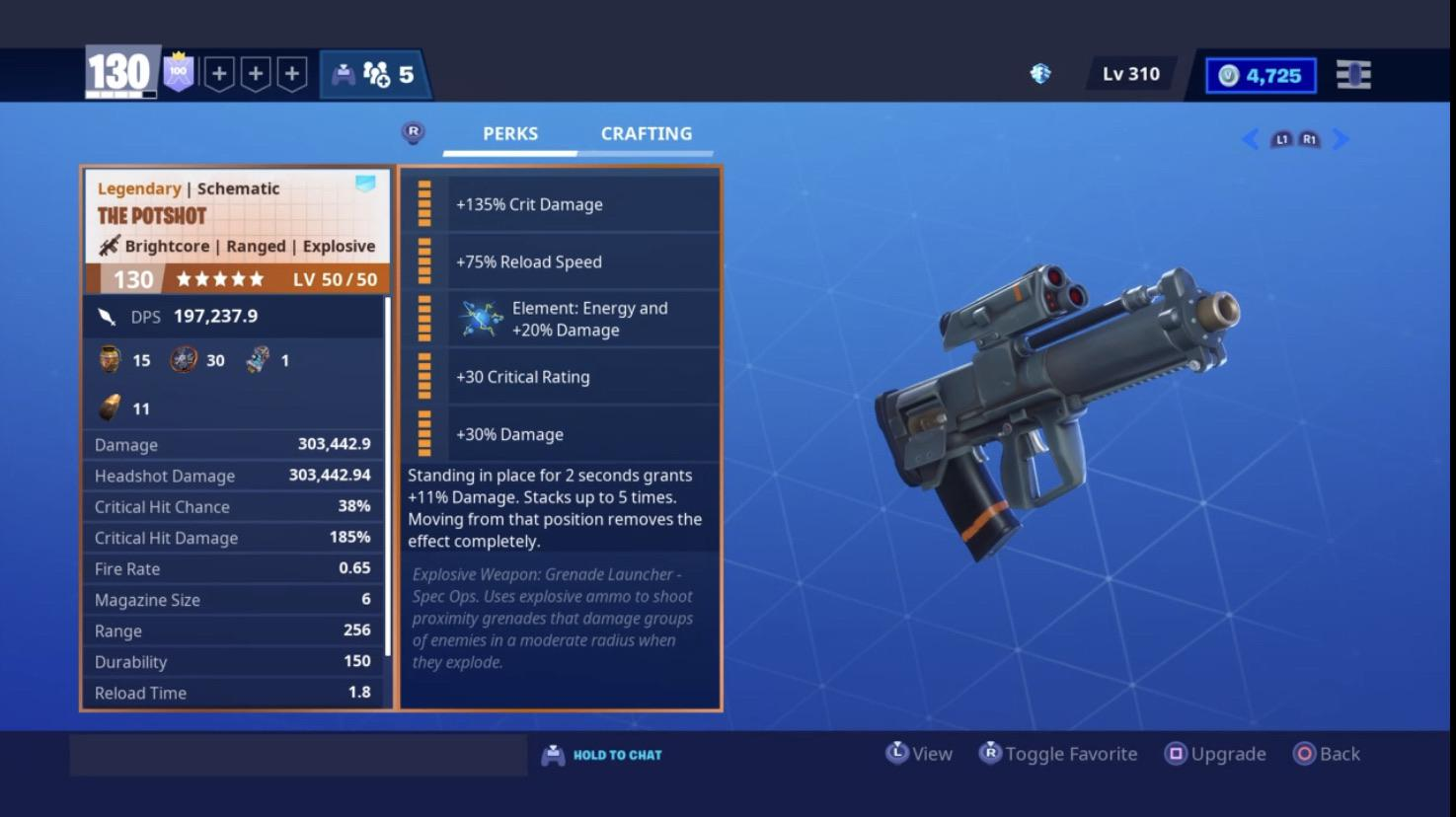
Task: Open the party members panel
Action: tap(374, 75)
